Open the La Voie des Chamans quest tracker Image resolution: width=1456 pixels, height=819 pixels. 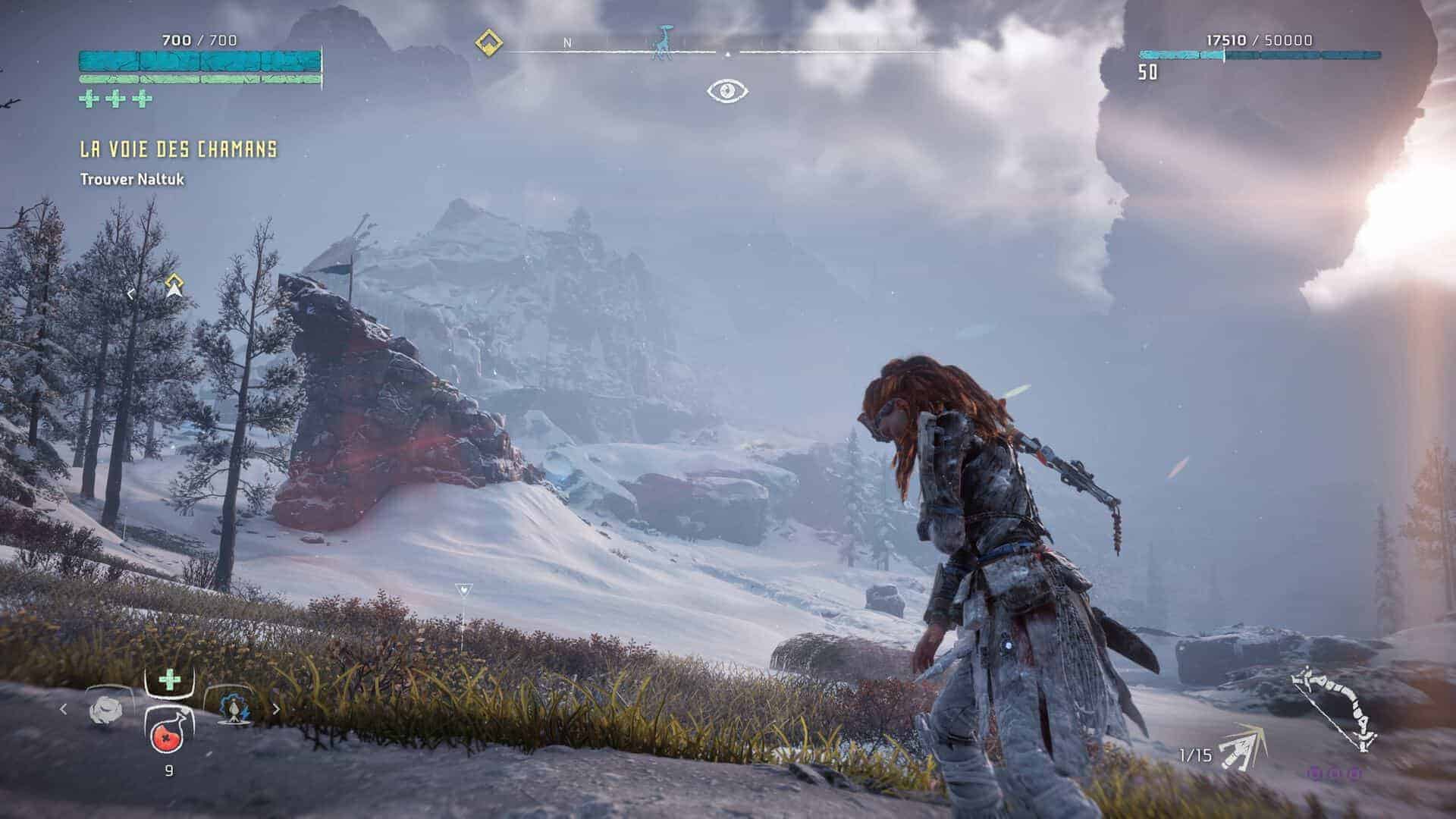point(178,149)
